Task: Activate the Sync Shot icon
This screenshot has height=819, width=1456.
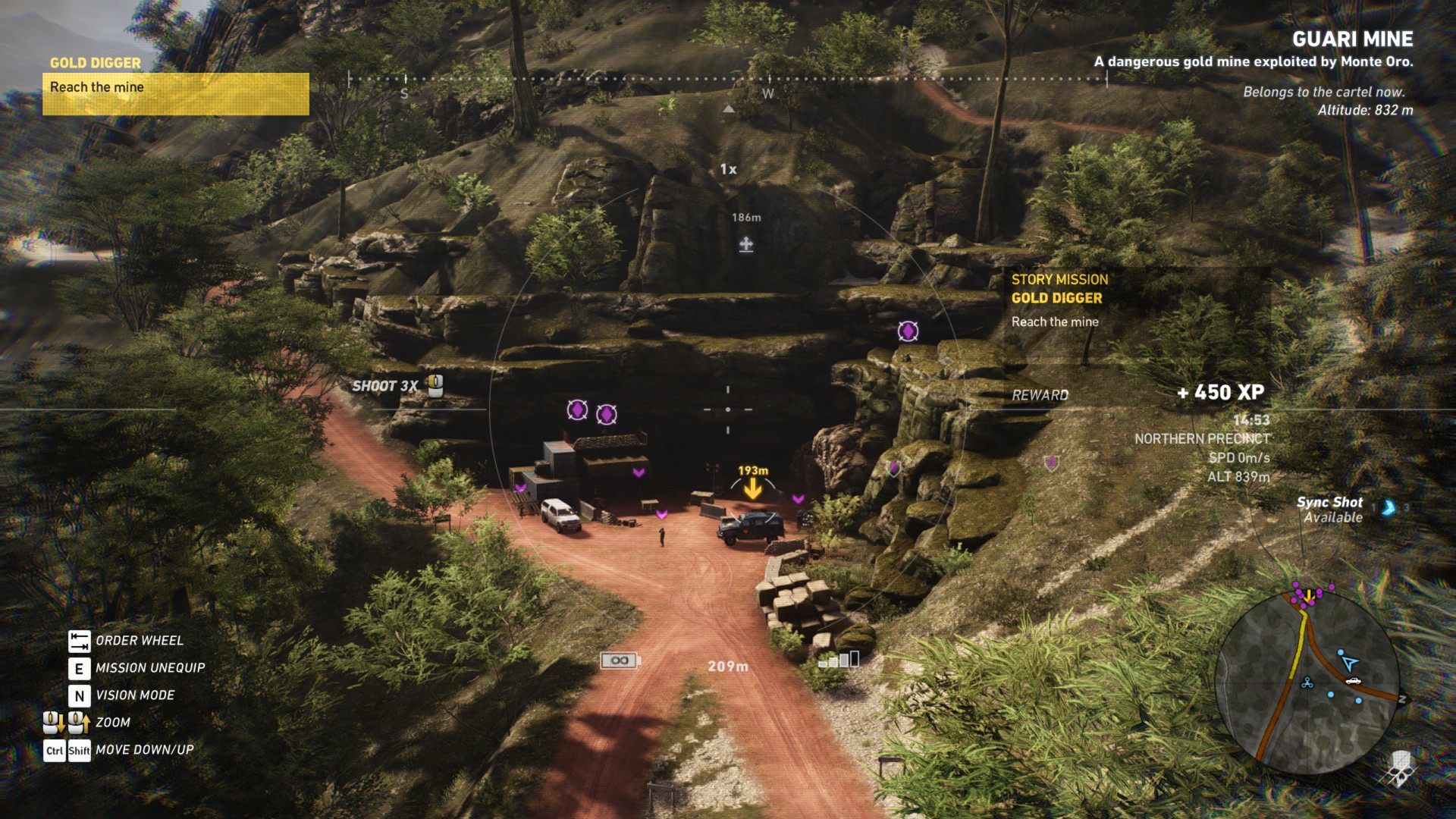Action: [x=1388, y=508]
